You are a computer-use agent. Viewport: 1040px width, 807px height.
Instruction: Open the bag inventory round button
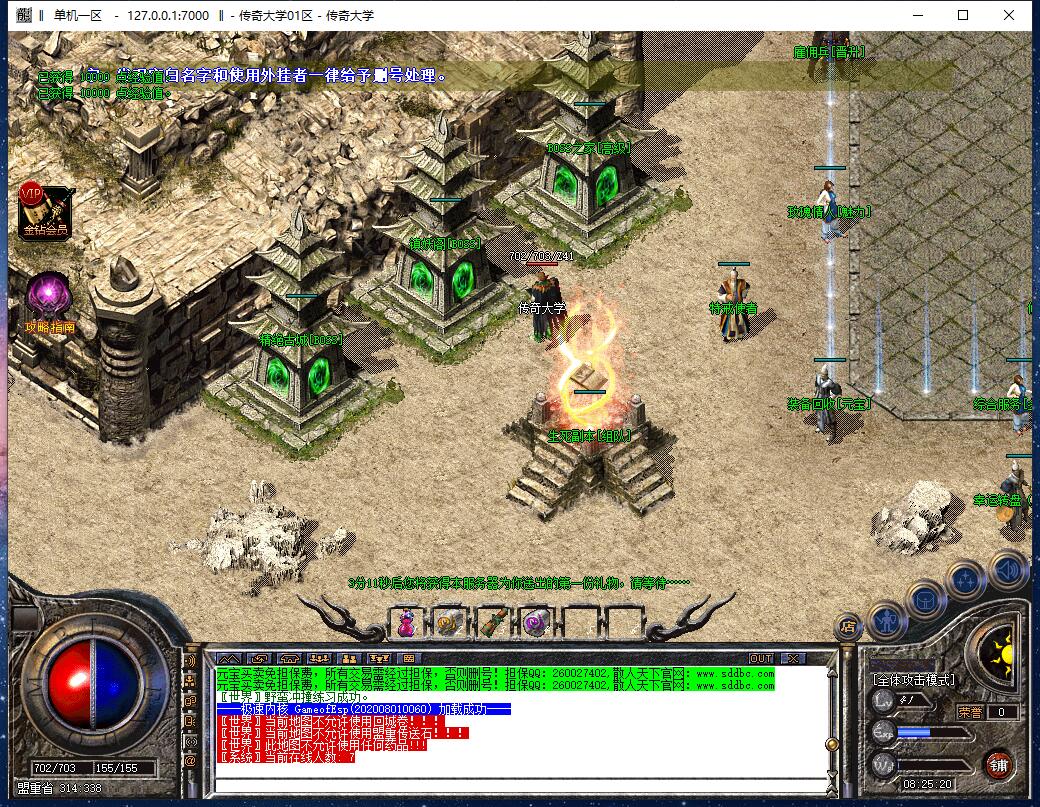coord(926,599)
